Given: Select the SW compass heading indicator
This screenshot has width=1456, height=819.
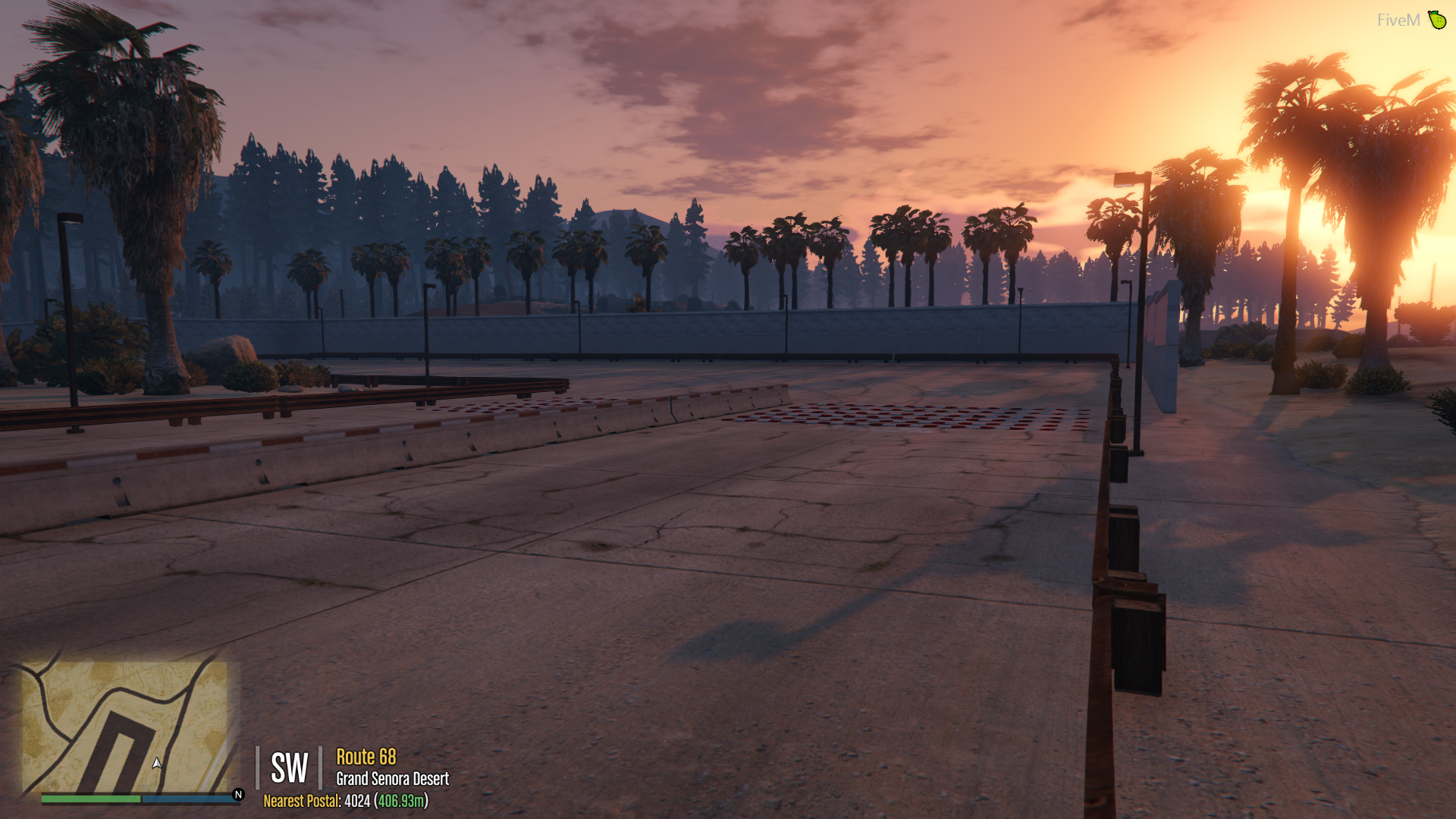Looking at the screenshot, I should tap(290, 768).
